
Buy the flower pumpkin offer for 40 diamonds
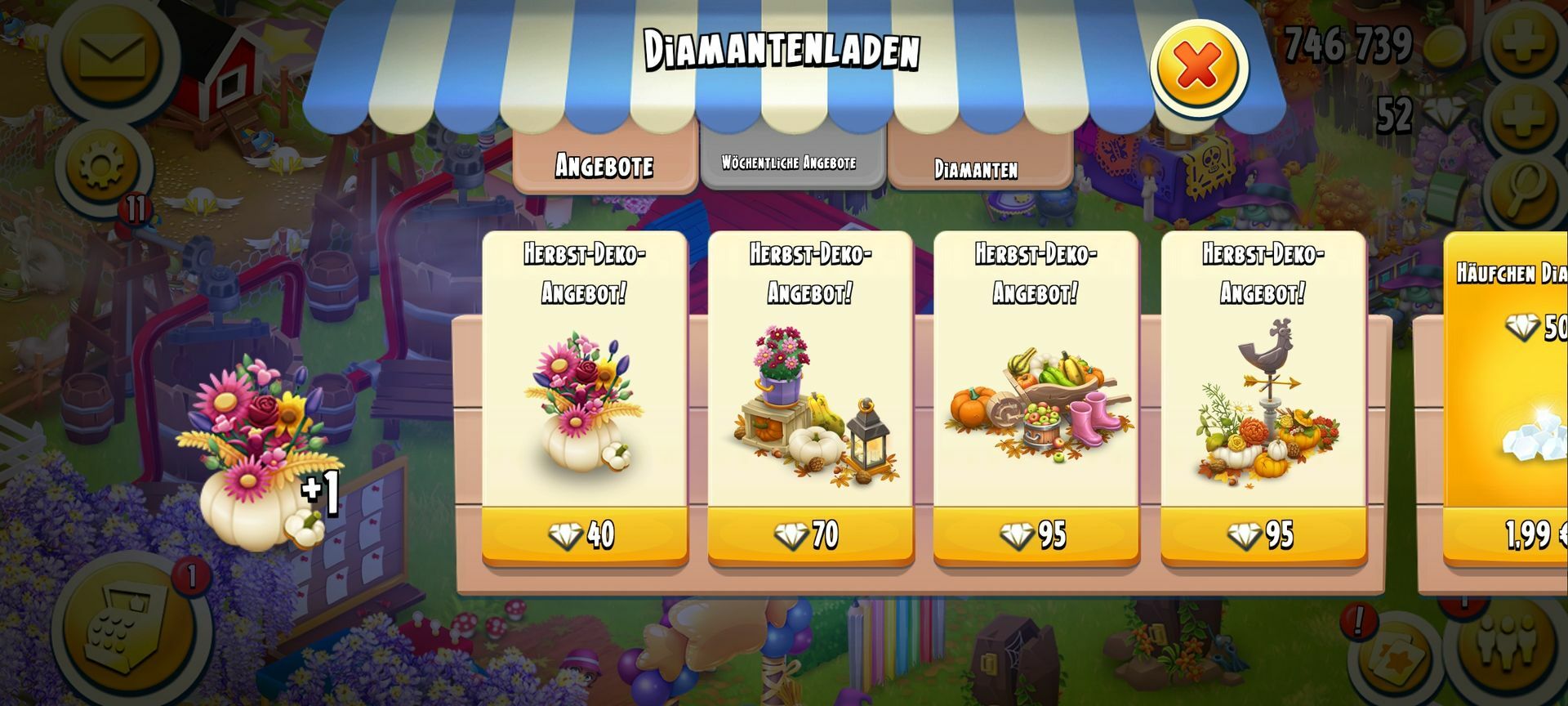click(x=584, y=535)
